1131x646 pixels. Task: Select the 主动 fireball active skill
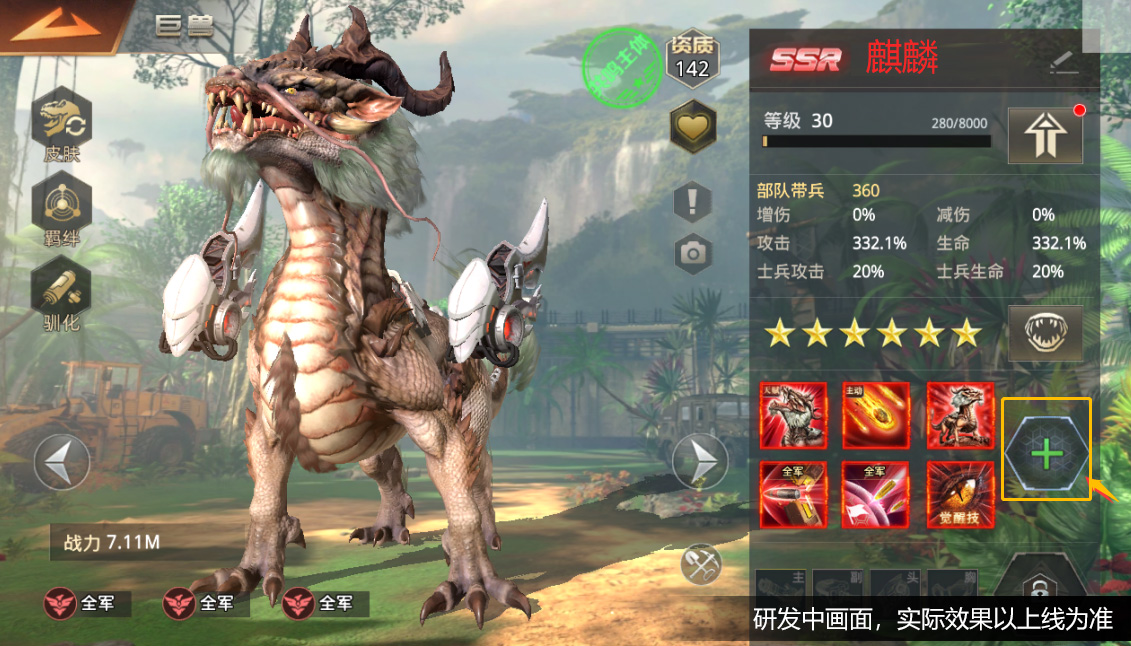876,415
